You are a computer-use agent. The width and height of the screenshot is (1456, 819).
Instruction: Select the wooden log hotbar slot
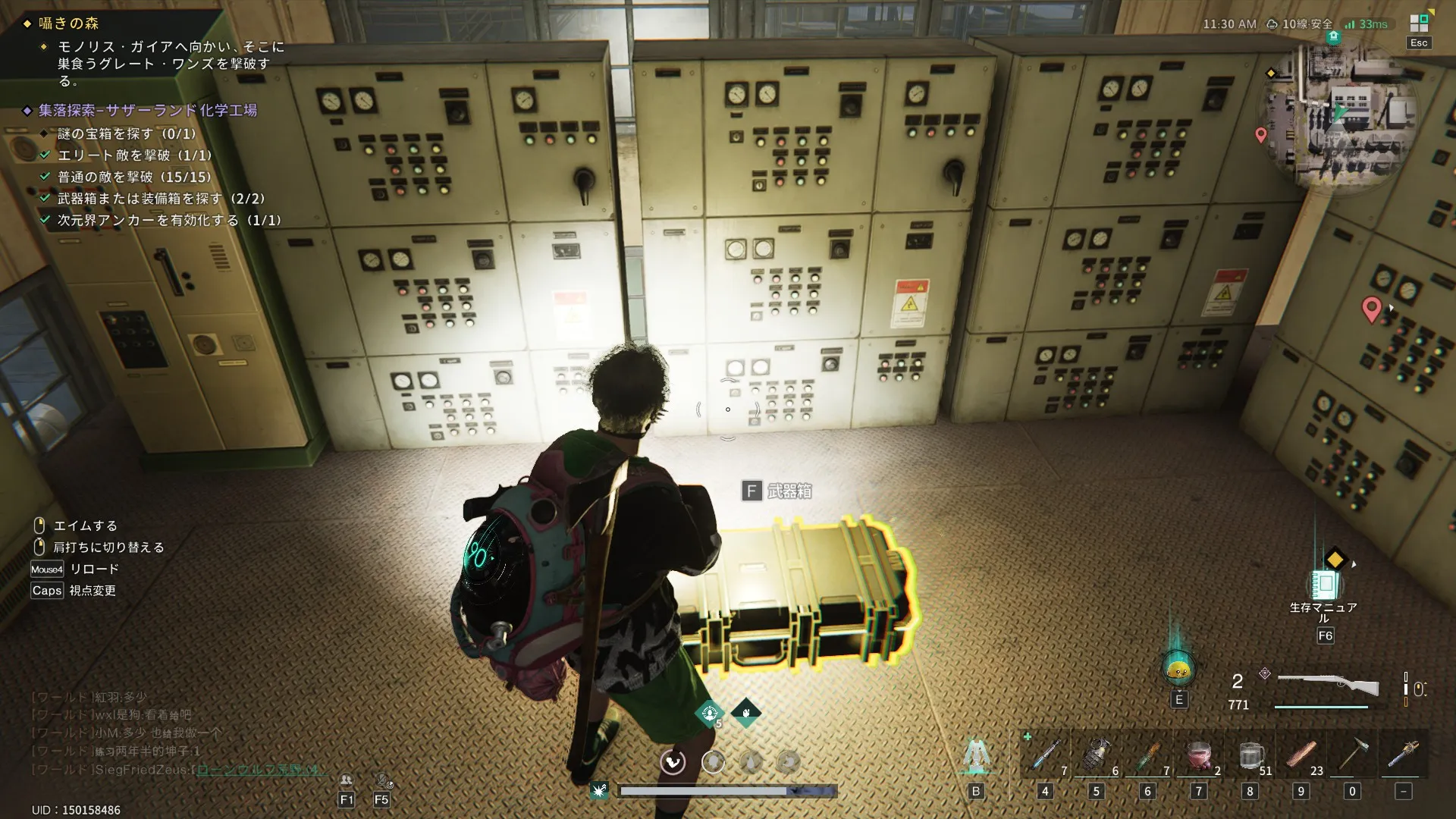pyautogui.click(x=1301, y=755)
